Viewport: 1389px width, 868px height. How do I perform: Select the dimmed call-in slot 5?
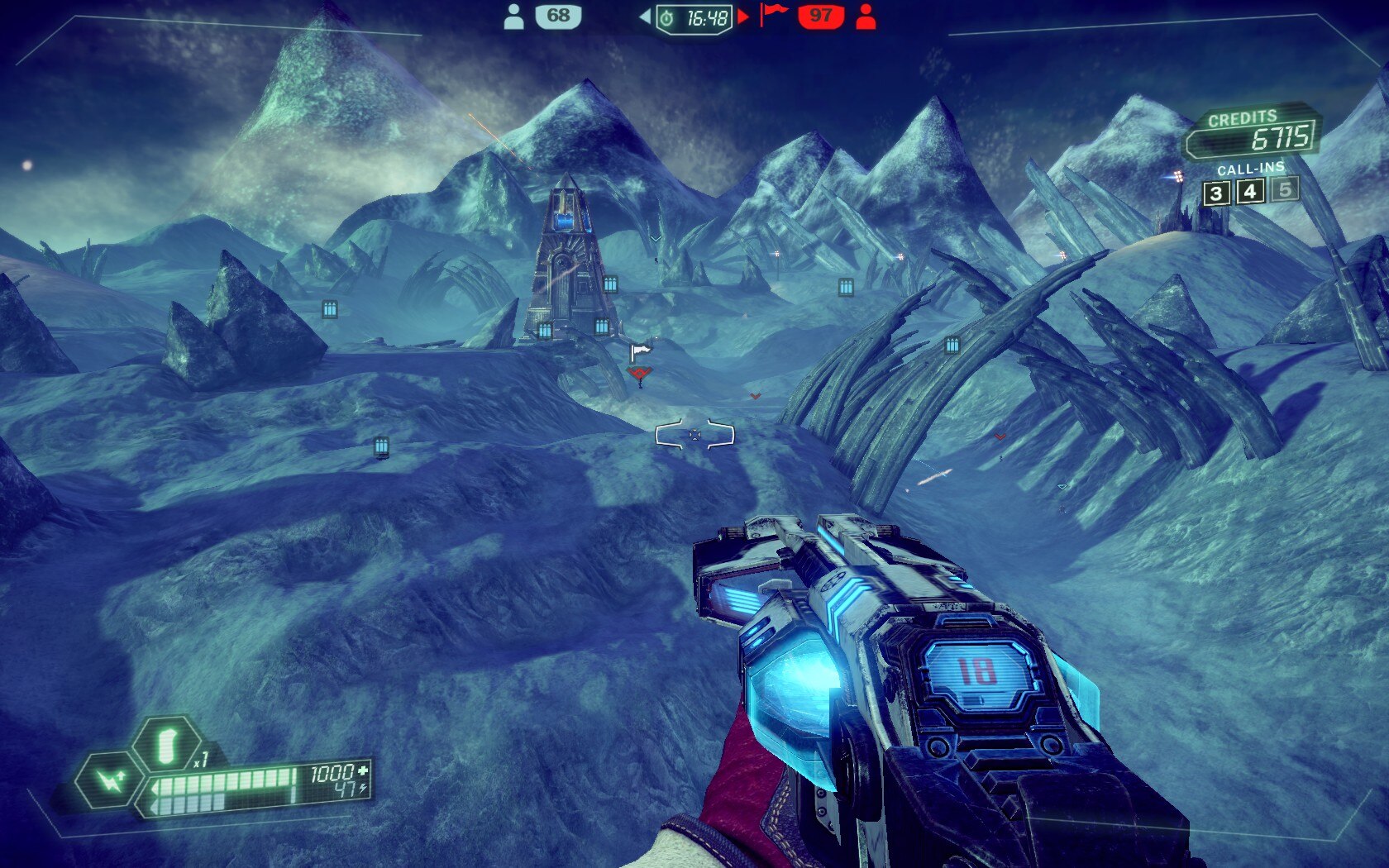[1285, 189]
